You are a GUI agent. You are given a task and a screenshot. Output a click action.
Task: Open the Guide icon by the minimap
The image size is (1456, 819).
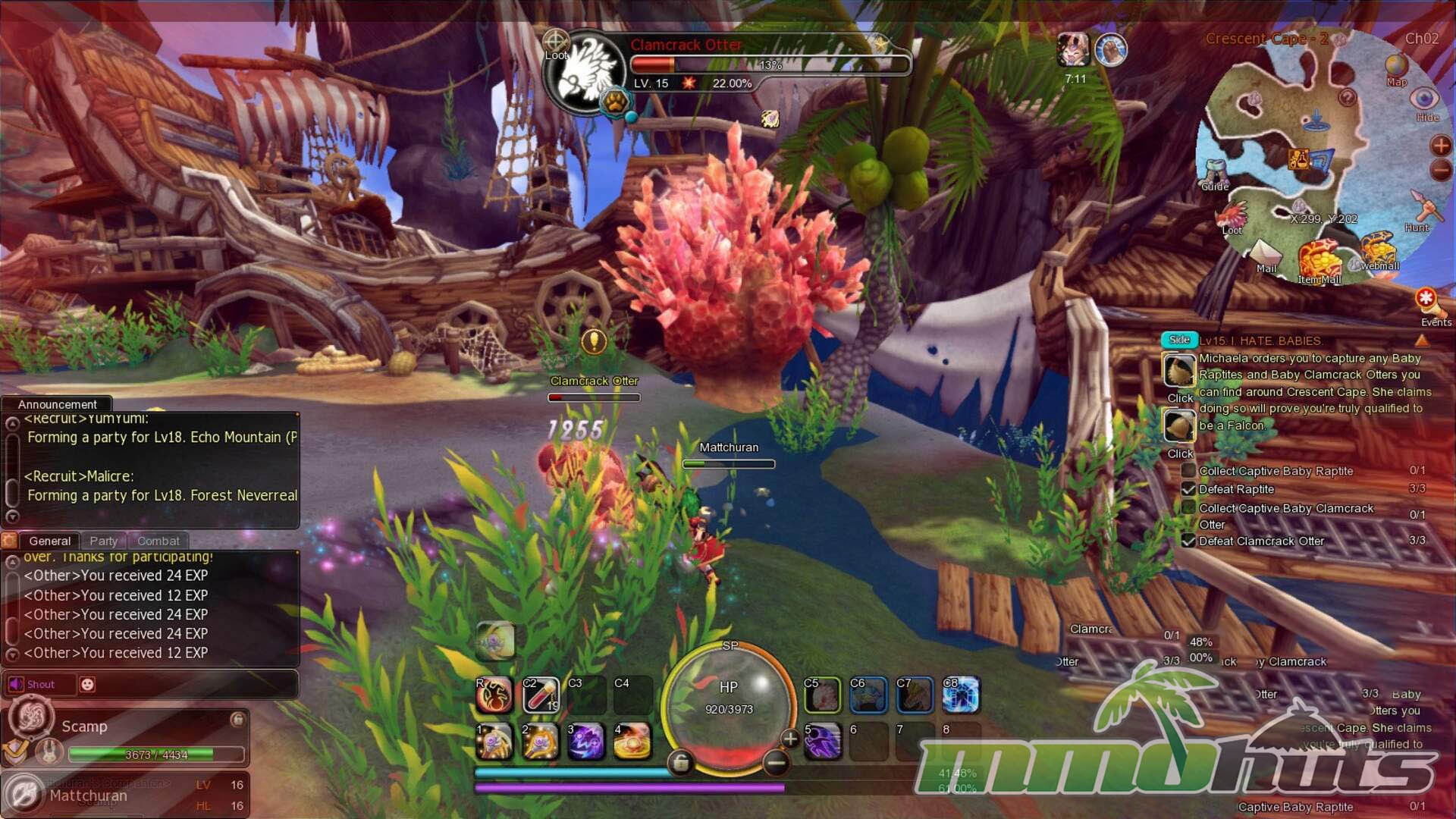1215,174
